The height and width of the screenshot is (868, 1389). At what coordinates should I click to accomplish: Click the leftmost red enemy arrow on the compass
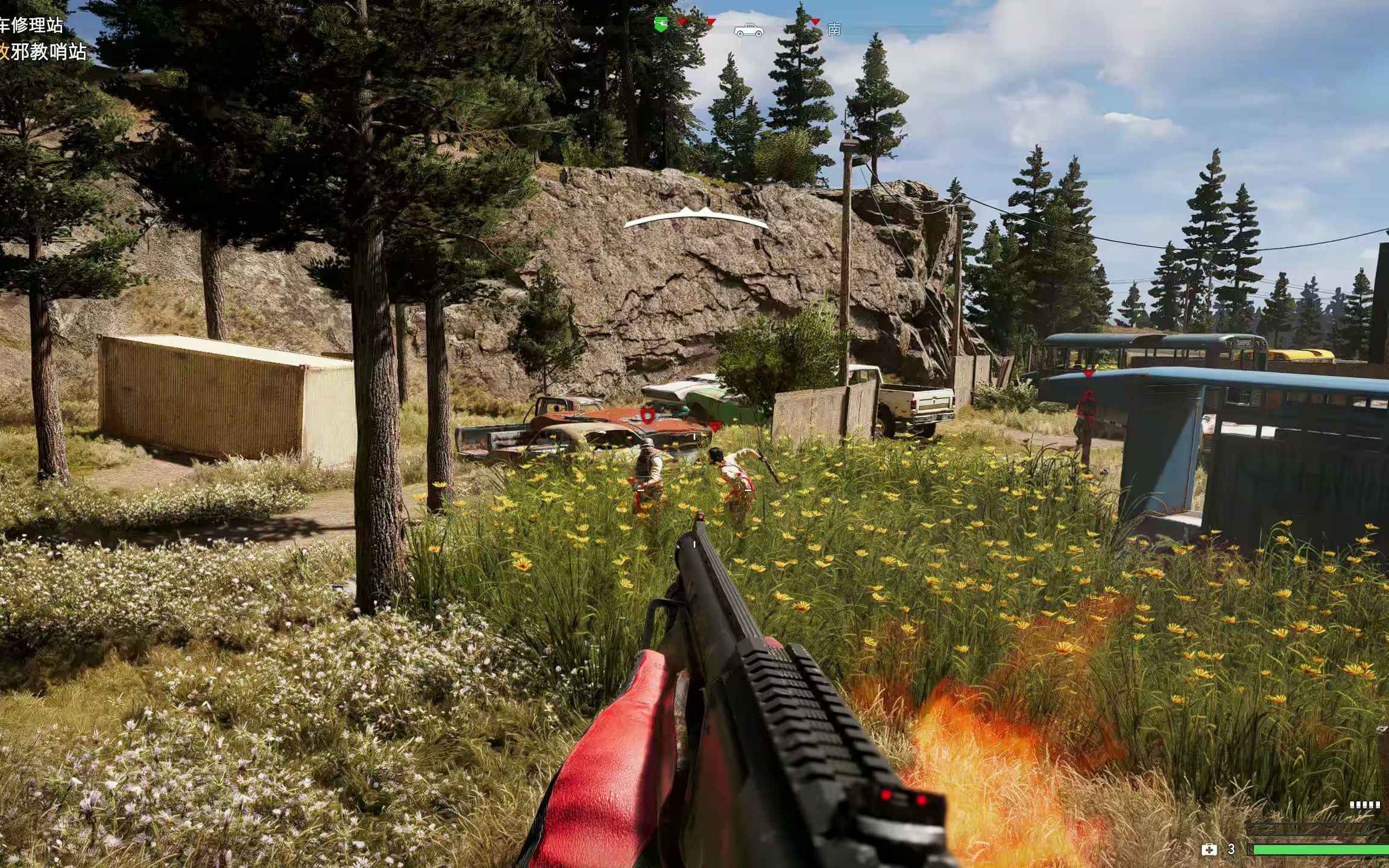tap(682, 22)
